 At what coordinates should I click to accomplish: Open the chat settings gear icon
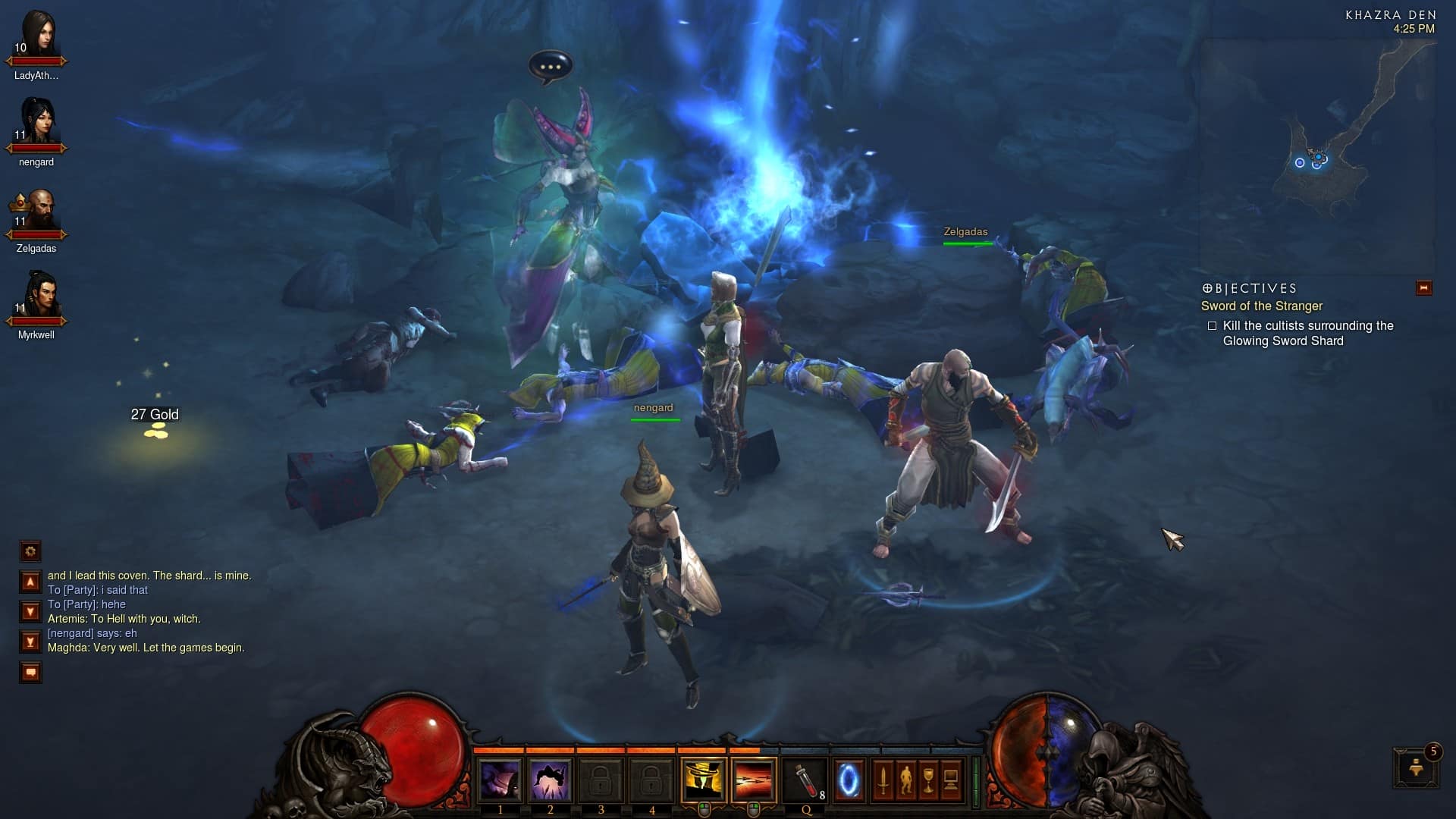[x=30, y=551]
